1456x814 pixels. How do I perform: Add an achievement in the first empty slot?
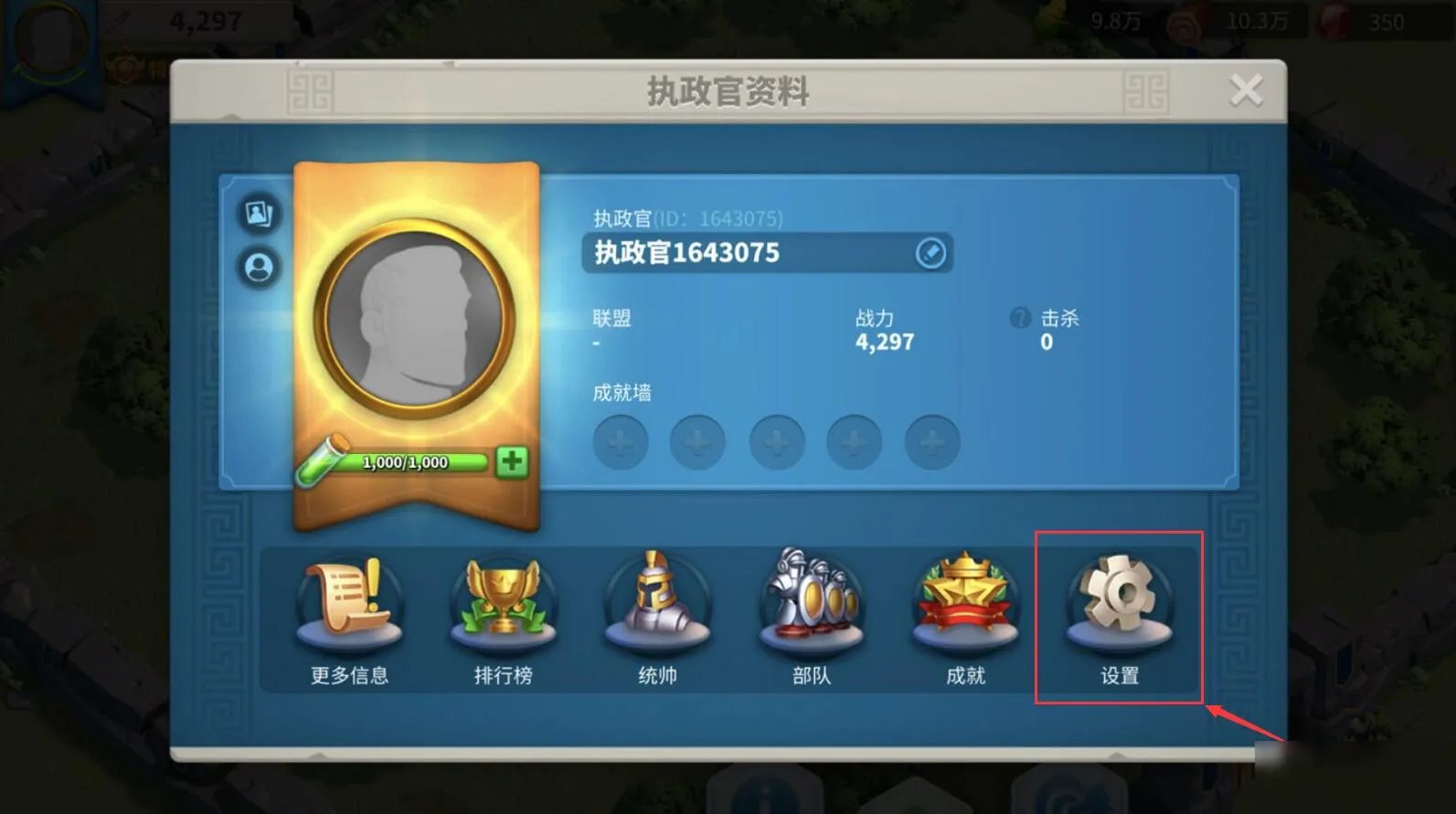point(621,442)
